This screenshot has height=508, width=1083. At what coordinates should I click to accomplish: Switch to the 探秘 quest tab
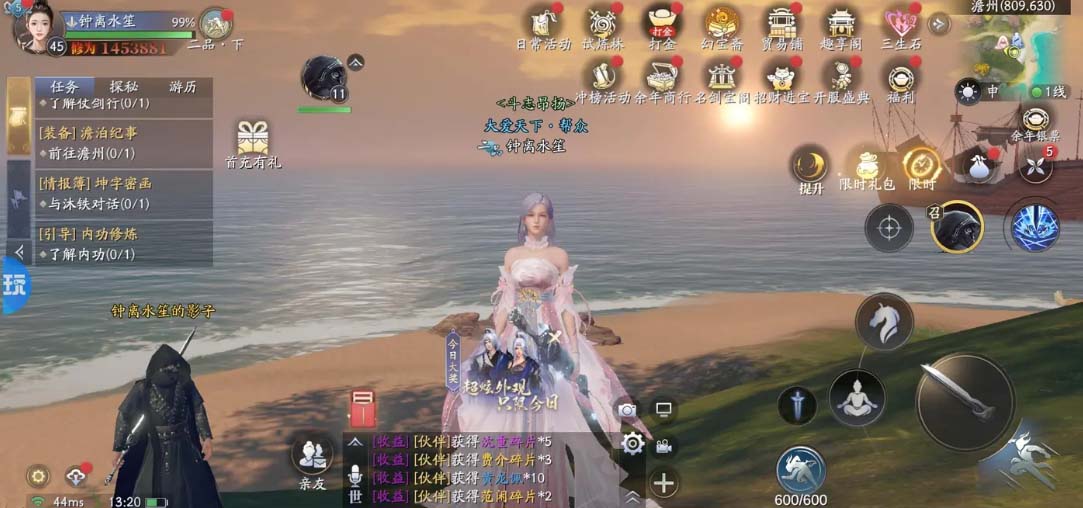click(124, 87)
